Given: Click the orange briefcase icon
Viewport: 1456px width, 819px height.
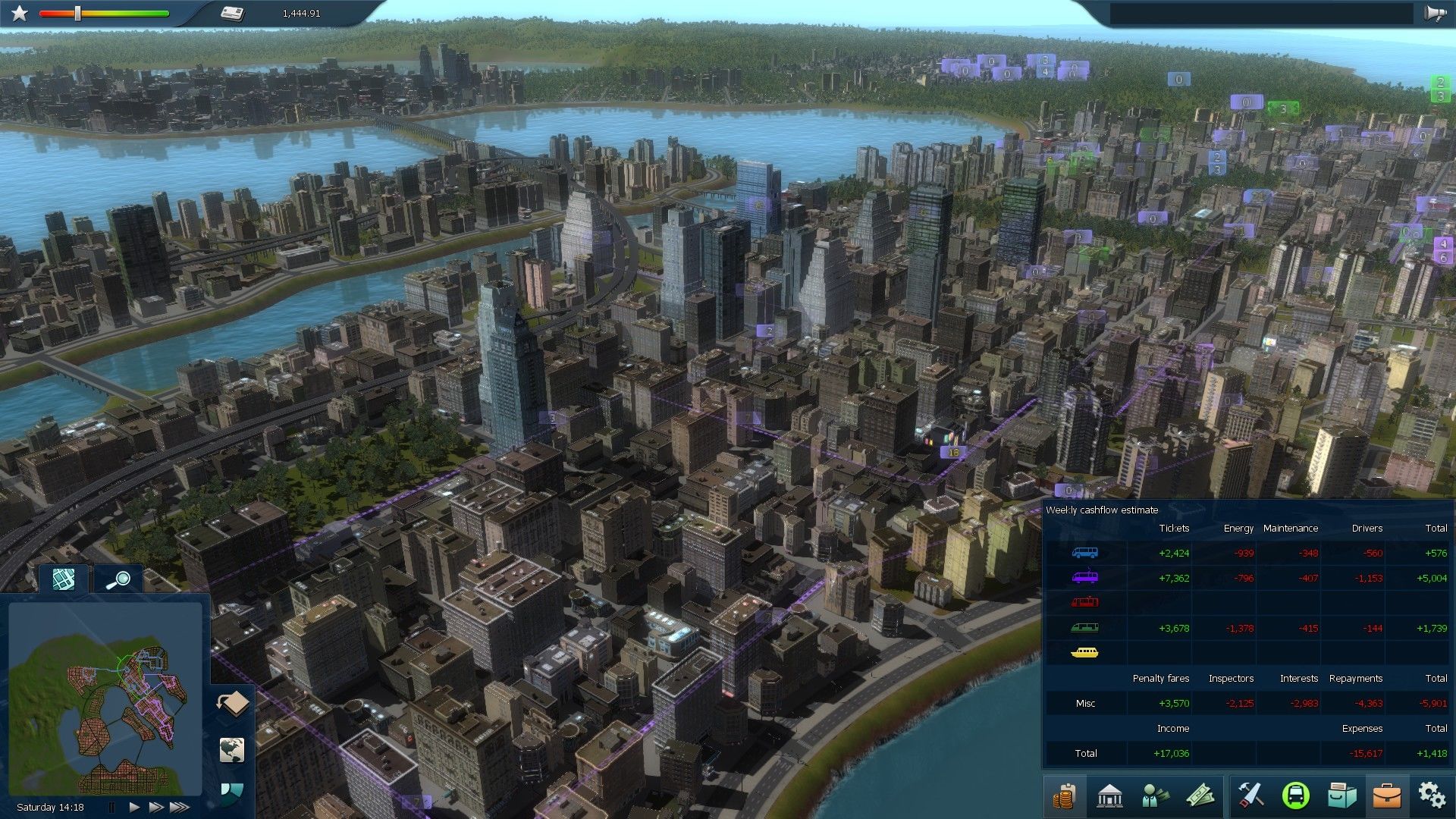Looking at the screenshot, I should point(1387,796).
